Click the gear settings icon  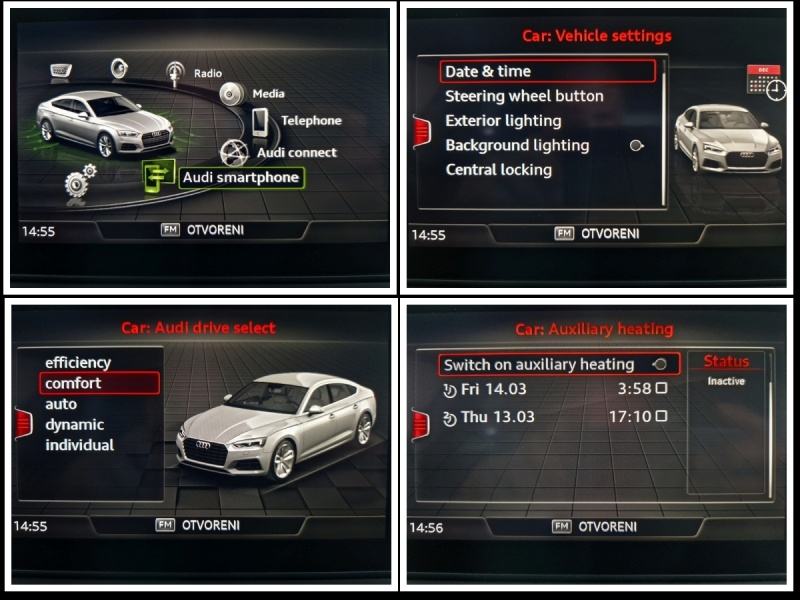click(78, 182)
